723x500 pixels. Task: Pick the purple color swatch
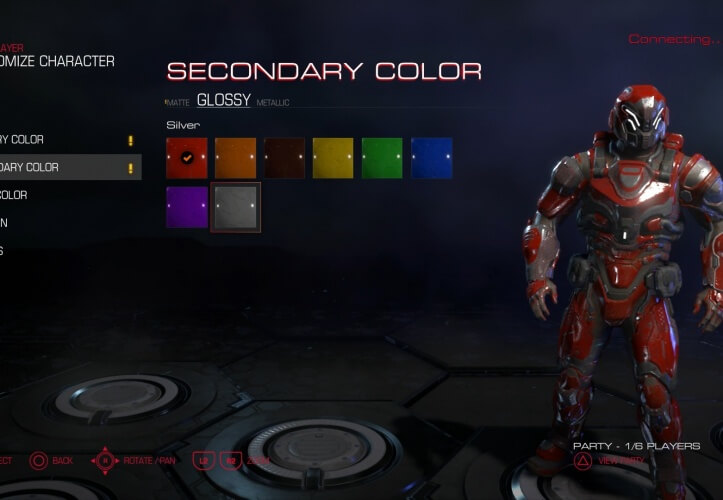tap(187, 207)
